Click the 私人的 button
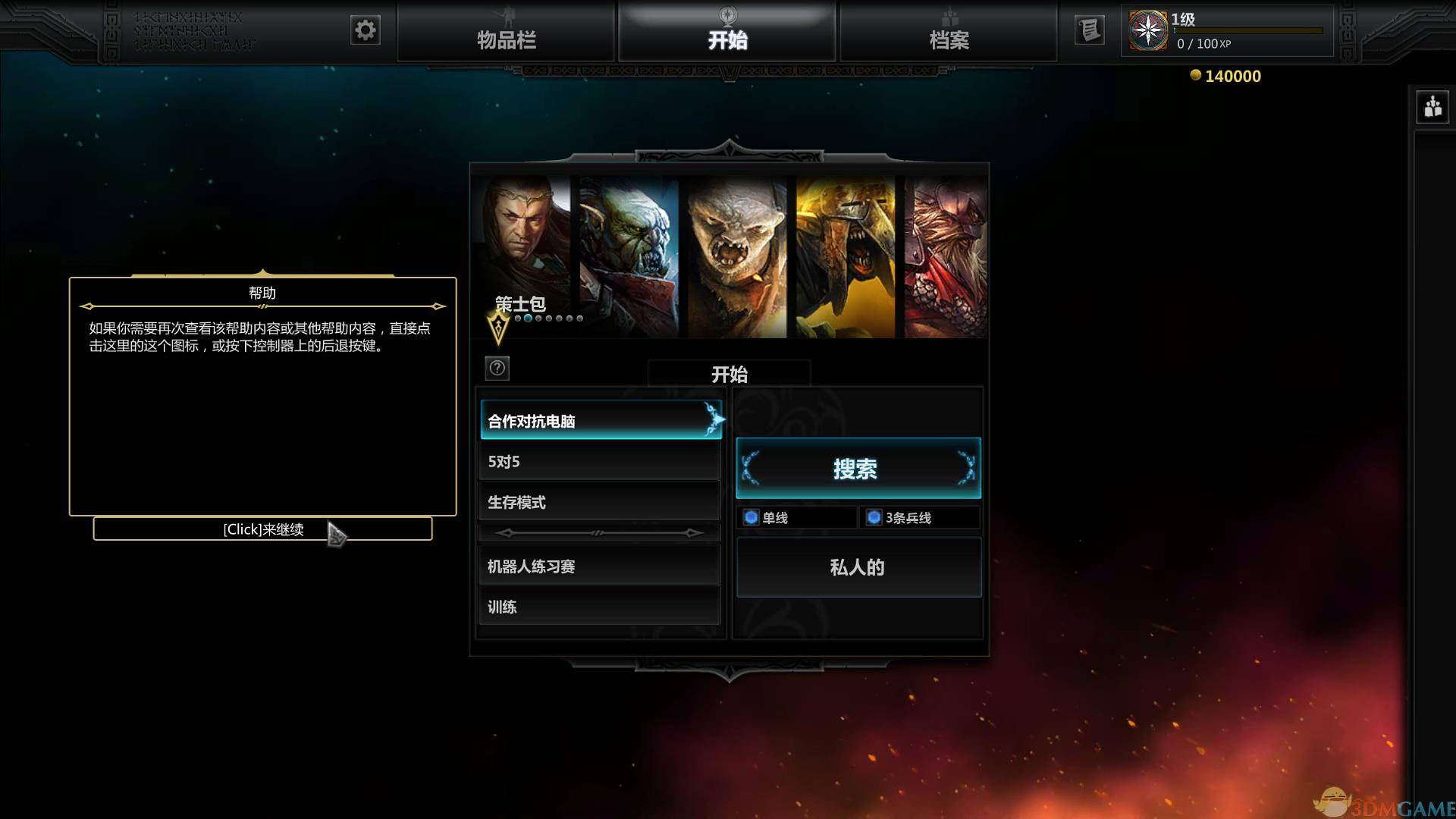Screen dimensions: 1456x819 click(858, 567)
